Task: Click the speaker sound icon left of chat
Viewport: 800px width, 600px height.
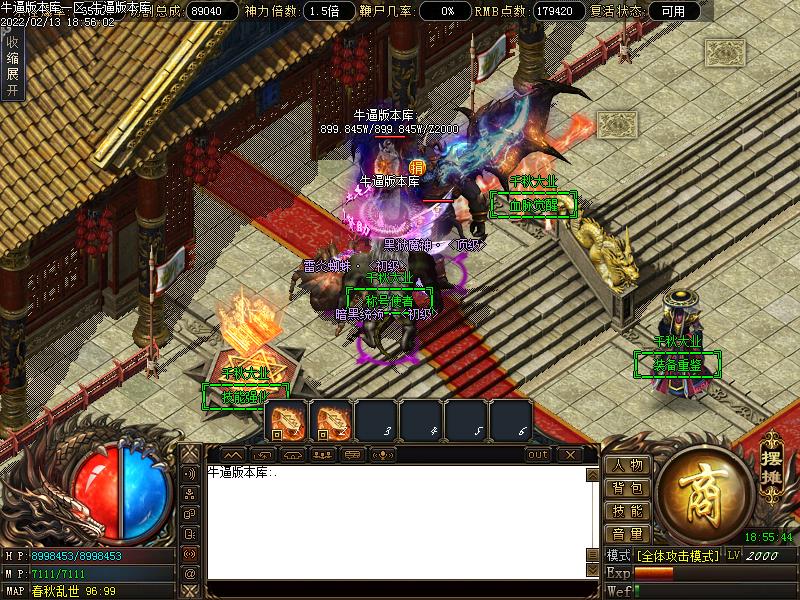Action: tap(190, 475)
